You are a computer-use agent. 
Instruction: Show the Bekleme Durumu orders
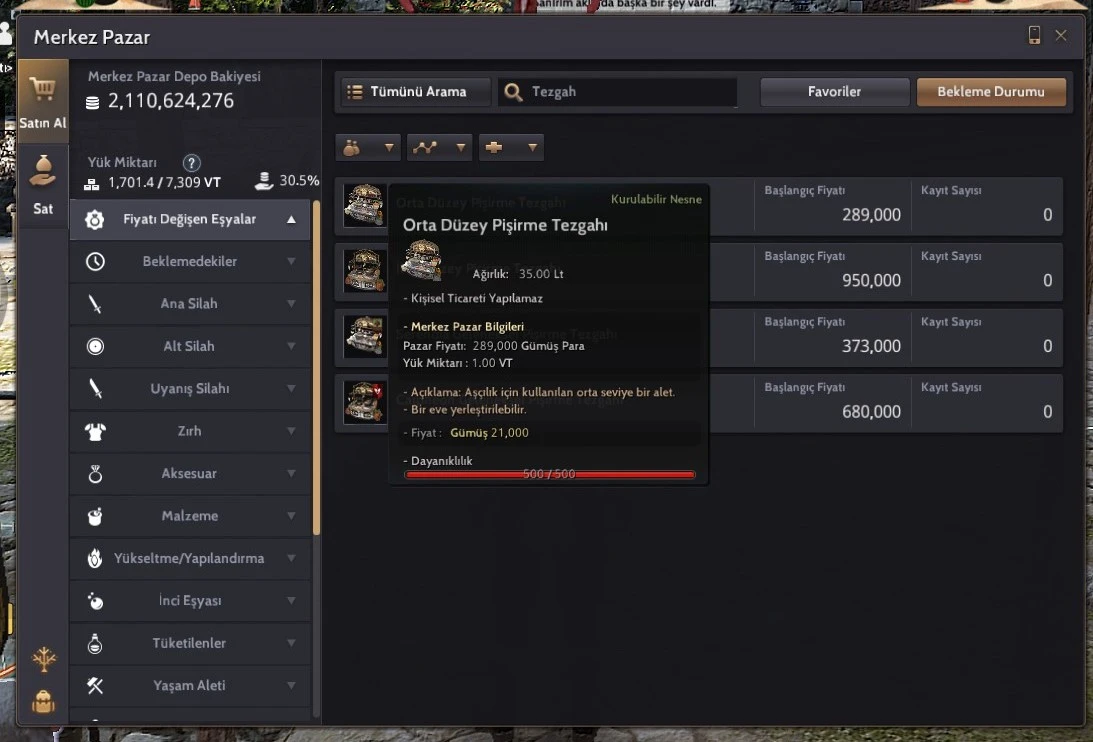click(x=990, y=92)
